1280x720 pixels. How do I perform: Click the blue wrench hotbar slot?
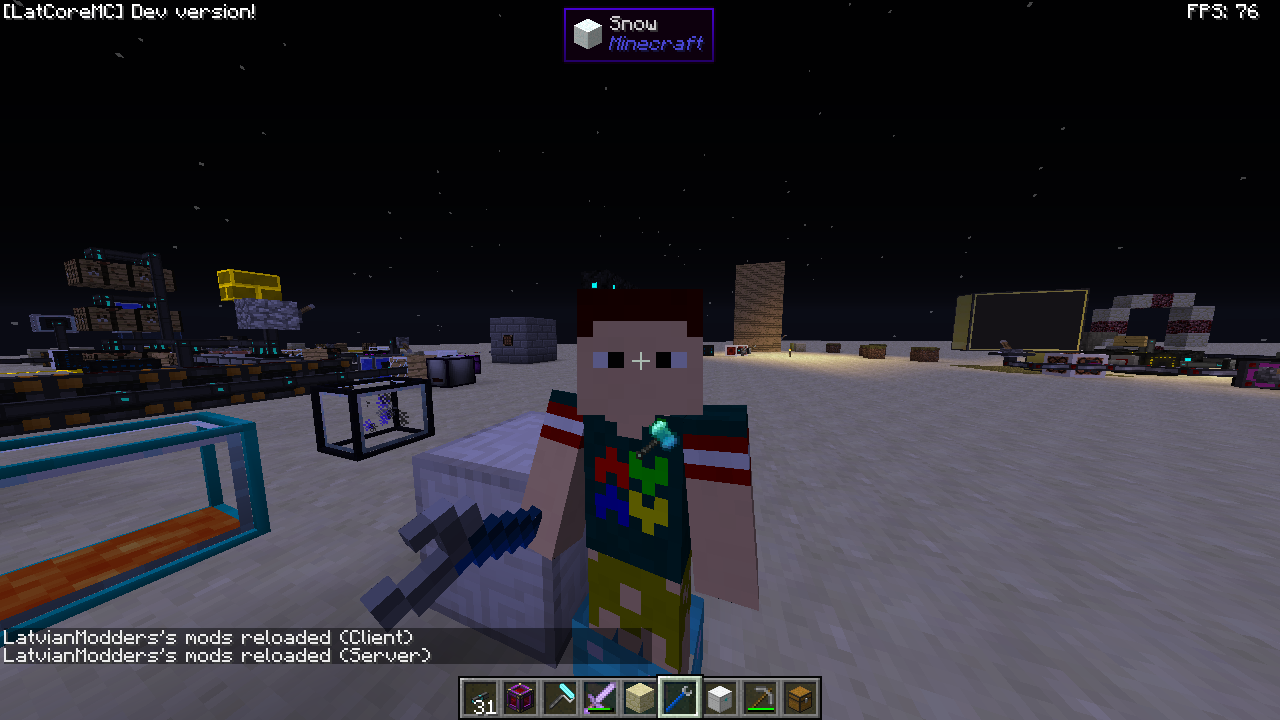click(x=680, y=698)
